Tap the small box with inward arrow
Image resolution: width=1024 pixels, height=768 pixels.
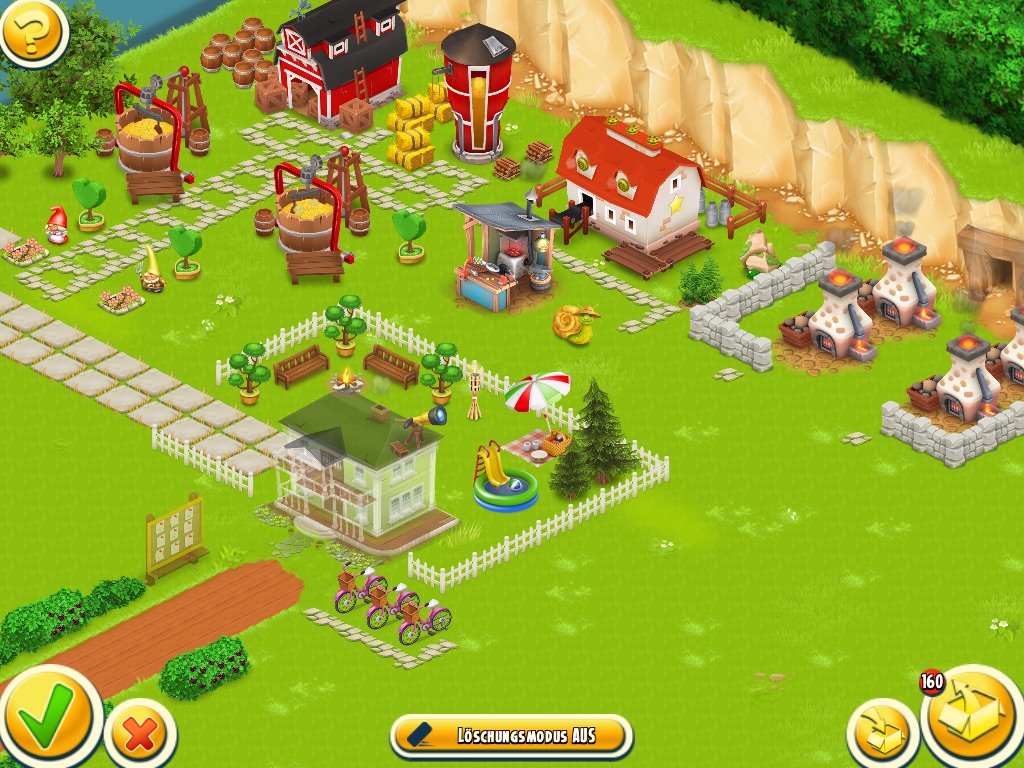[x=883, y=734]
